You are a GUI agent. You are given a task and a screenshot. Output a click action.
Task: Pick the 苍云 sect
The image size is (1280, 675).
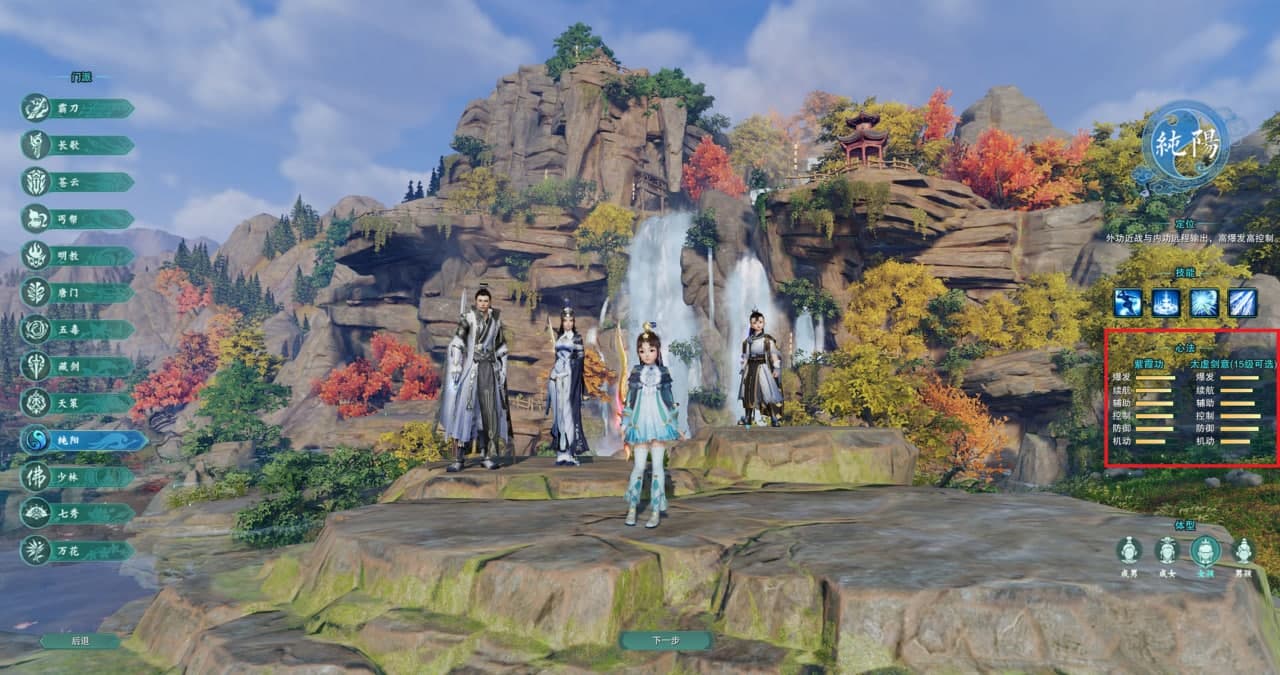(78, 182)
